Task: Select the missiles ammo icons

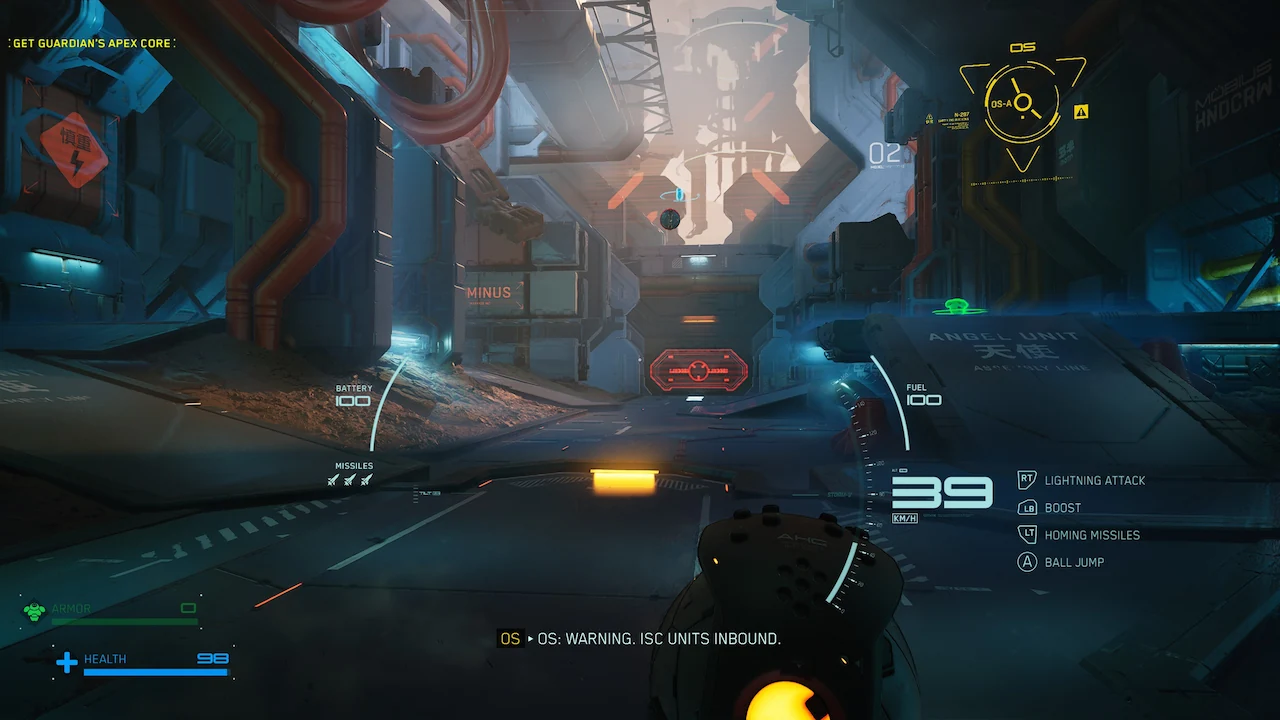Action: click(x=349, y=480)
